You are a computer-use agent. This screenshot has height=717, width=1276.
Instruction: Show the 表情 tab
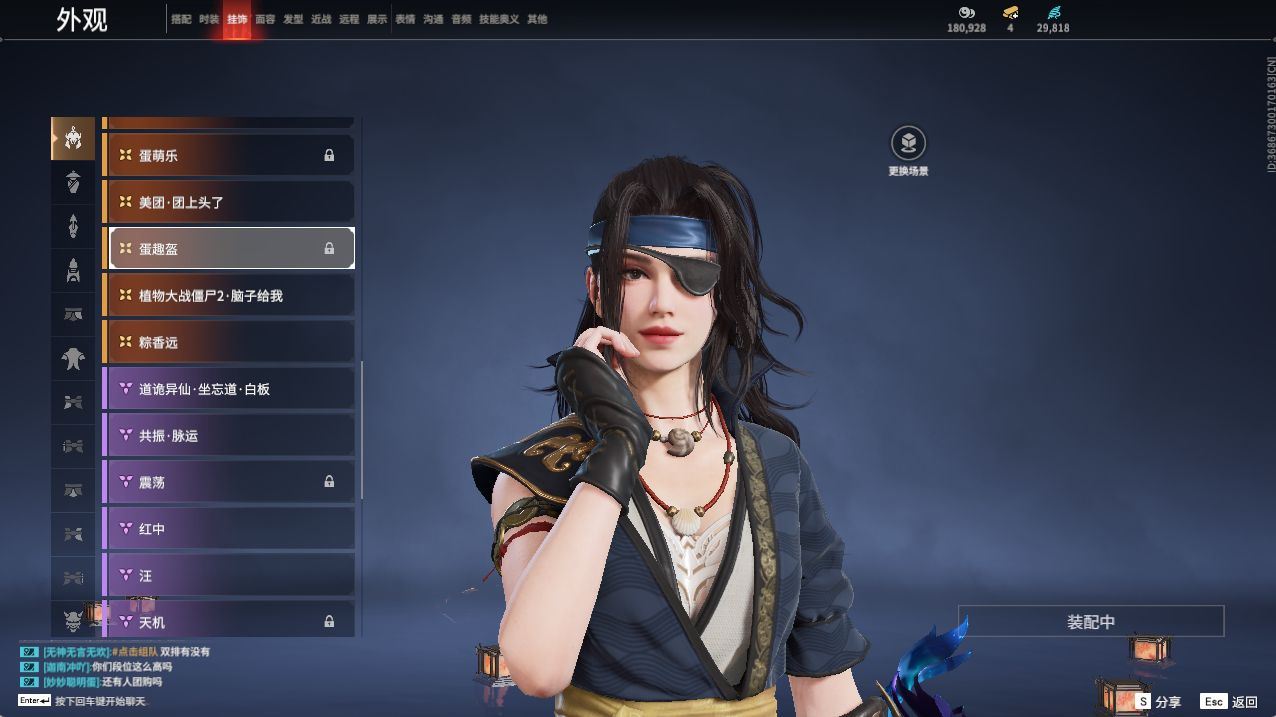point(405,19)
